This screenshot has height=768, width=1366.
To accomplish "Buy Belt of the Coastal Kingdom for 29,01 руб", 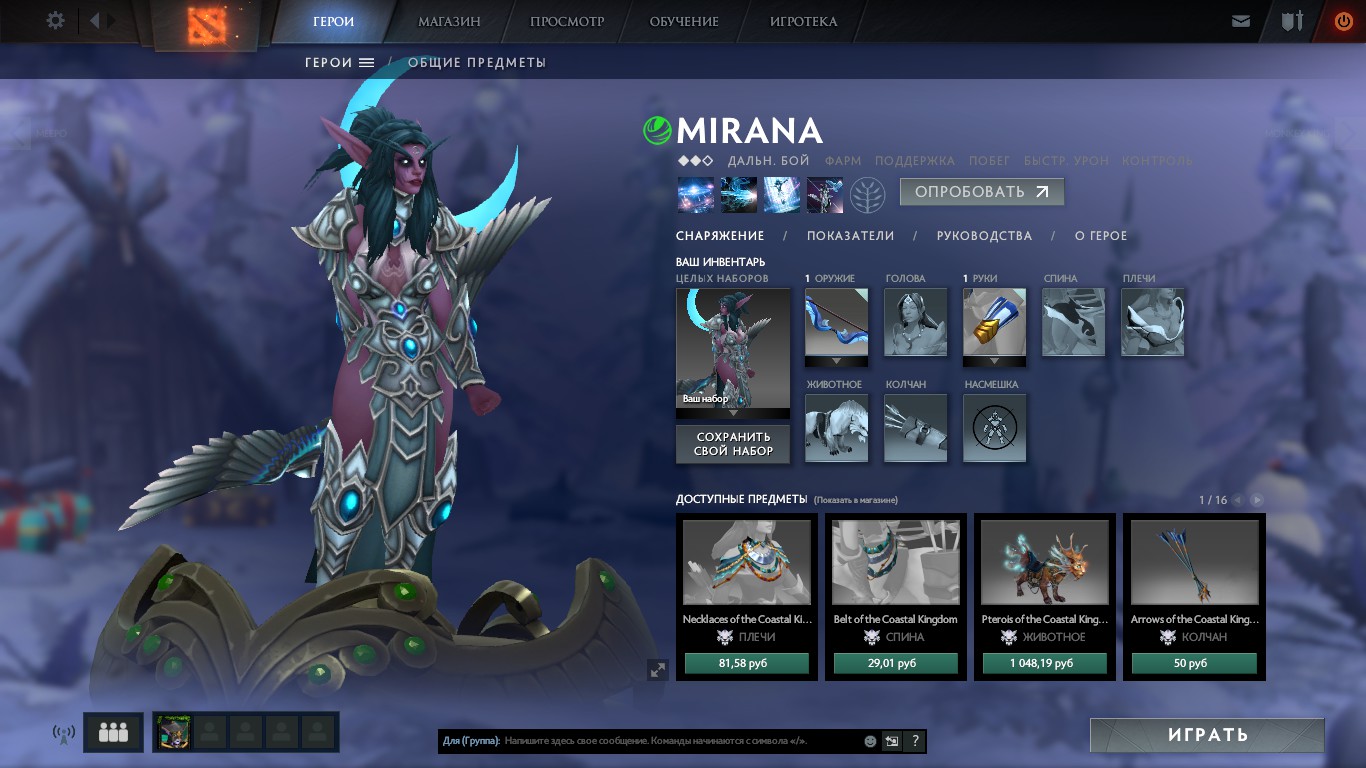I will (x=896, y=663).
